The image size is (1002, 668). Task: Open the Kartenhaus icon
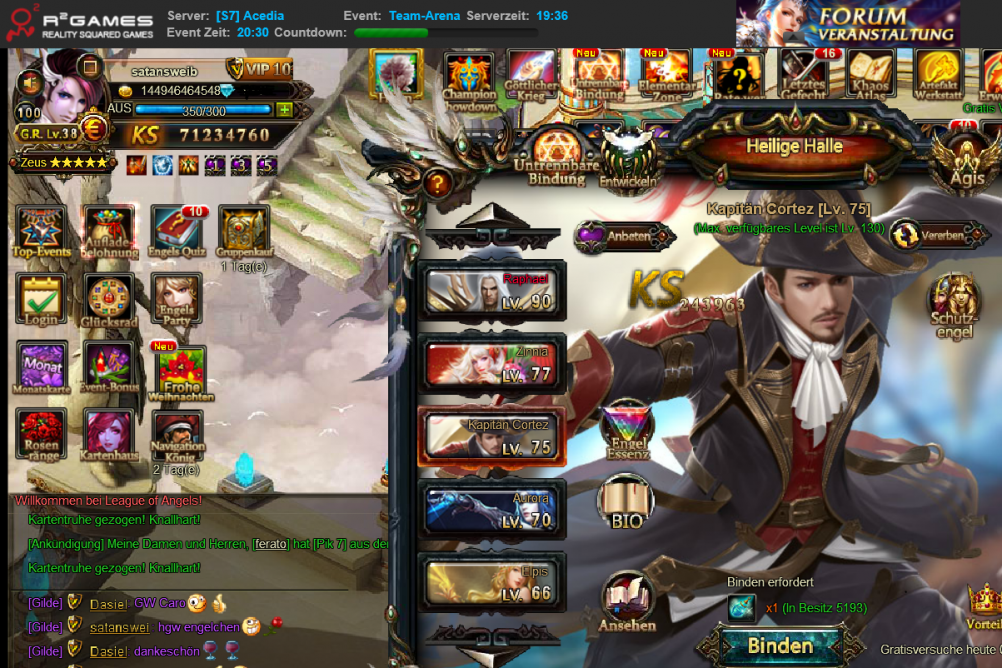pyautogui.click(x=110, y=436)
